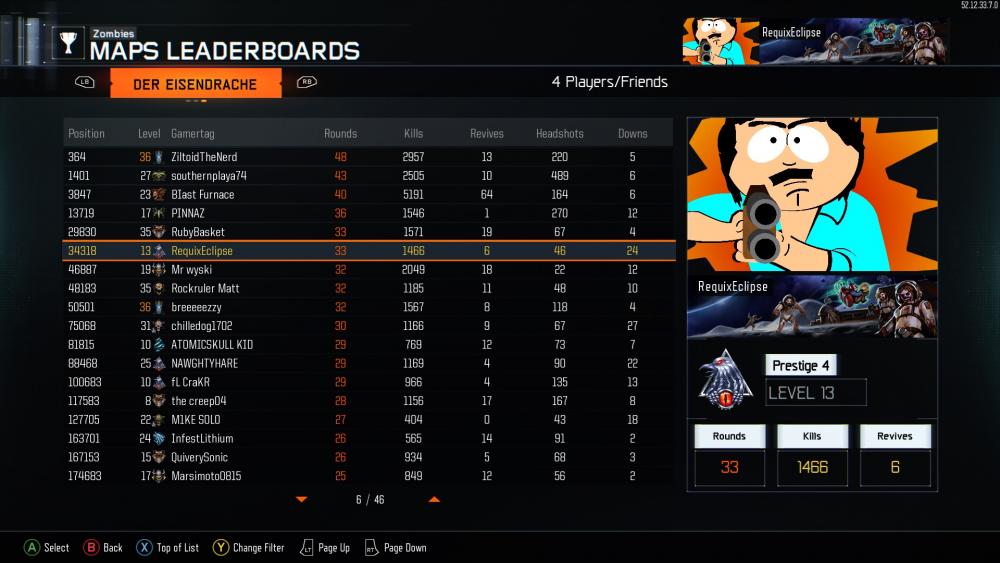Click the orange page-up arrow
Screen dimensions: 1000x563
[x=434, y=499]
